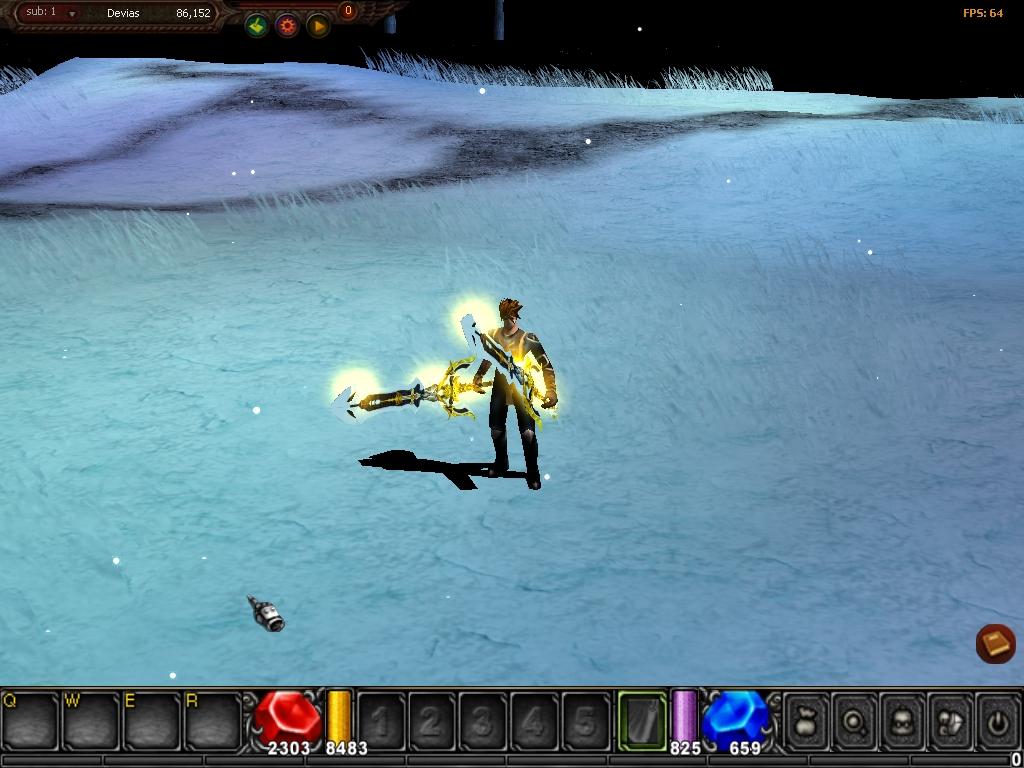Click the magnifying glass button
Image resolution: width=1024 pixels, height=768 pixels.
point(855,719)
